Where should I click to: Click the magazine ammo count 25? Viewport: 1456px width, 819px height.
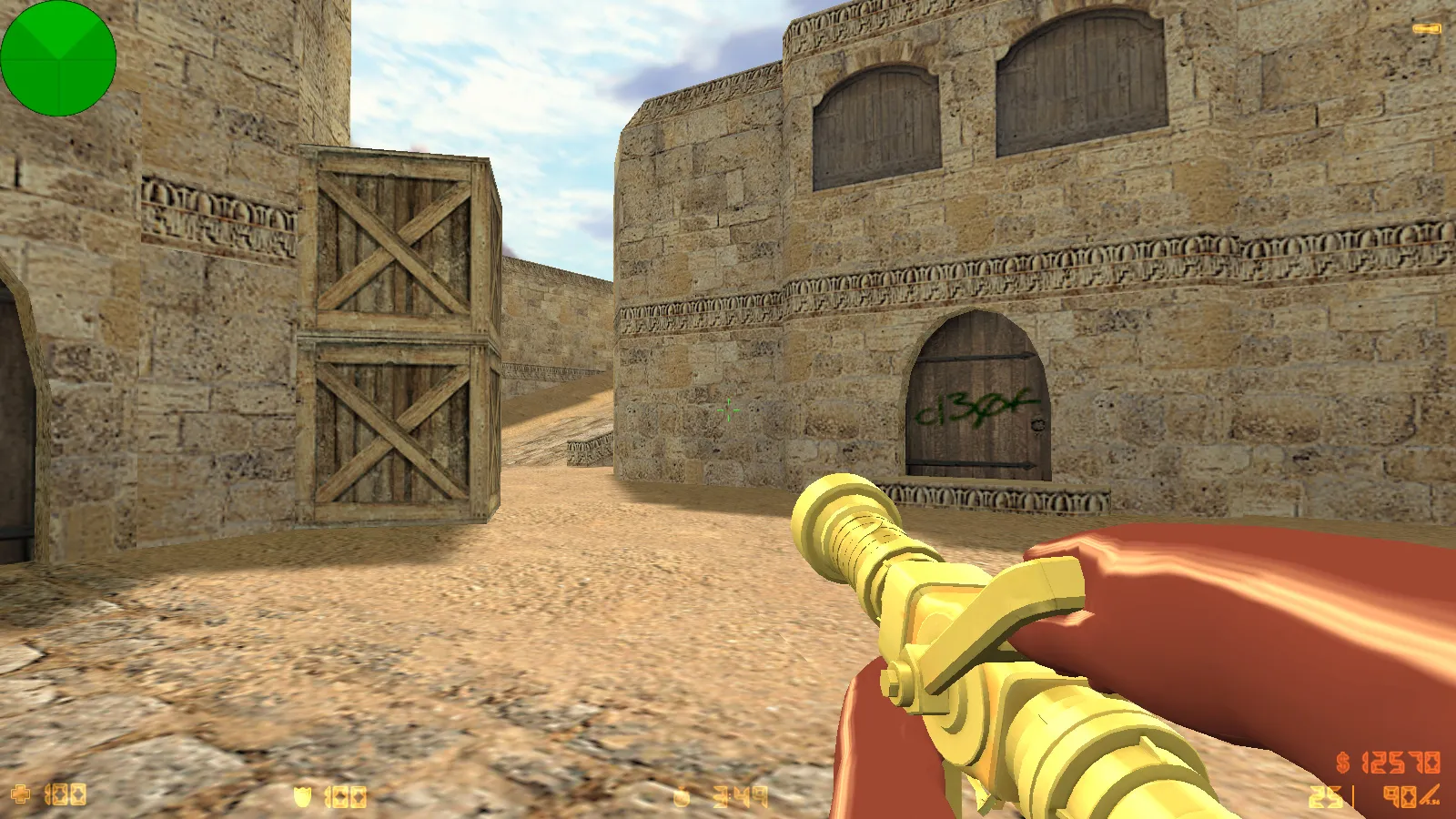pos(1324,794)
